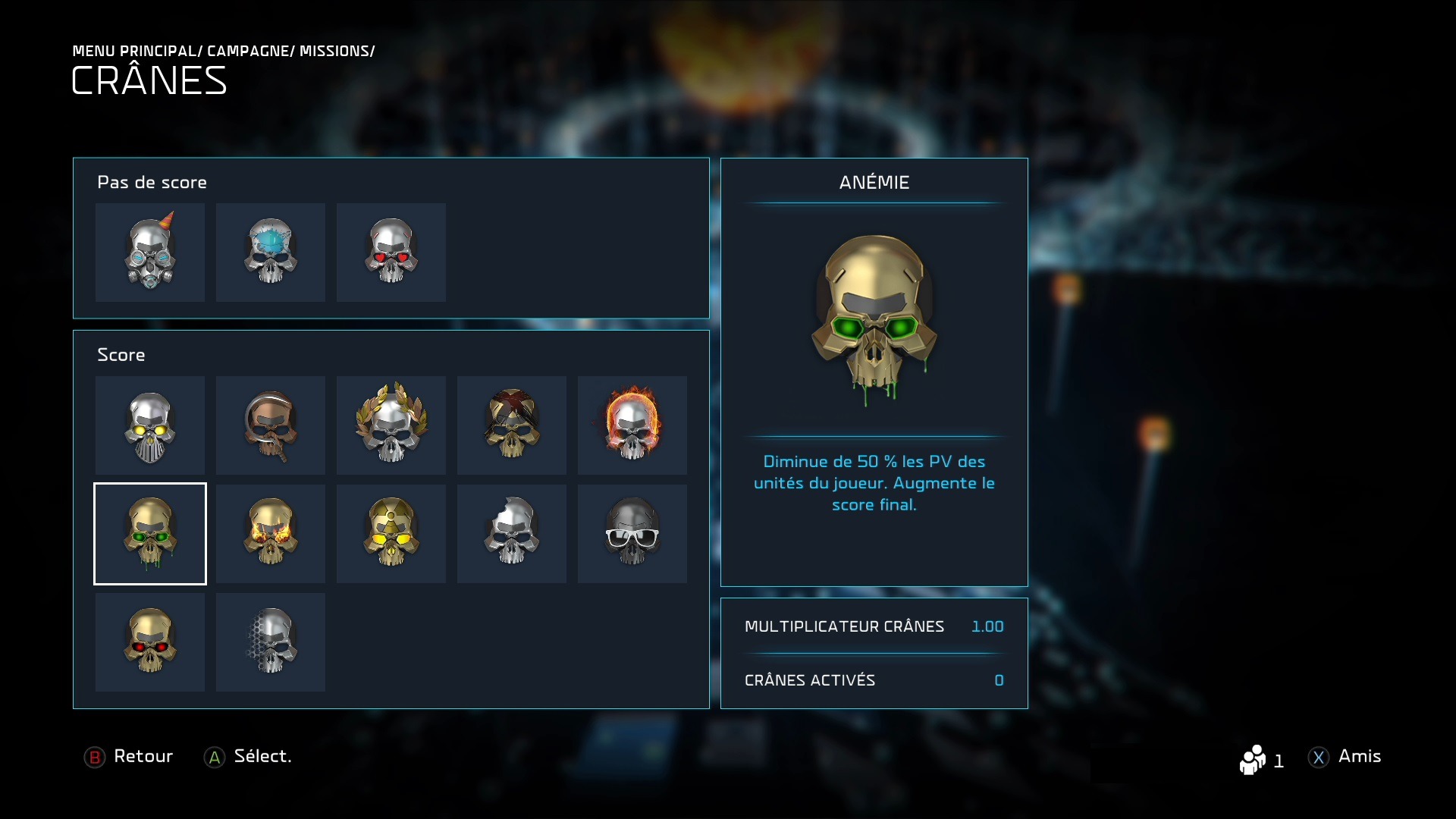Select the half-pixelated silver skull
This screenshot has width=1456, height=819.
coord(271,642)
